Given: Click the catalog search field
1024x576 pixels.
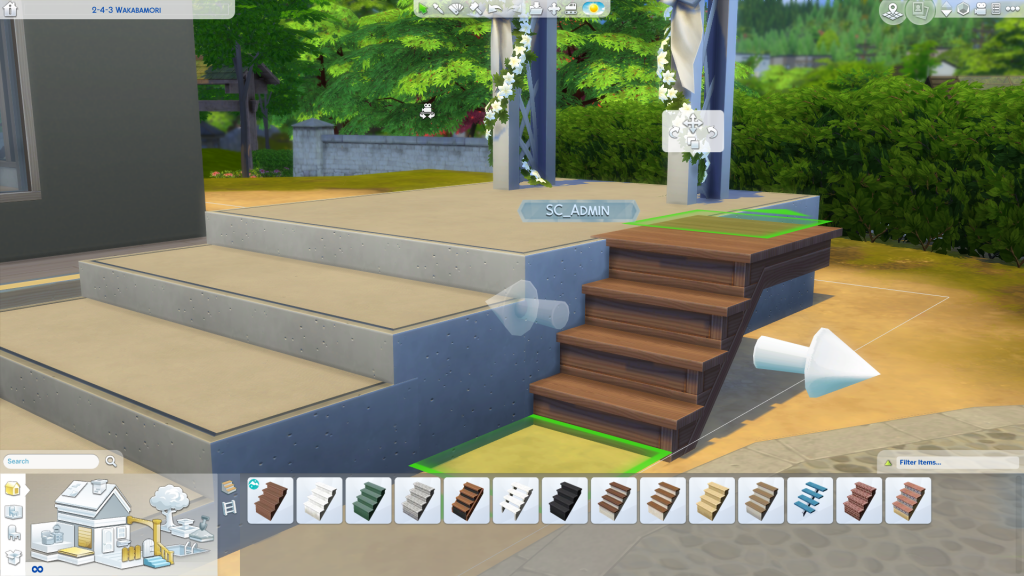Looking at the screenshot, I should [x=52, y=461].
